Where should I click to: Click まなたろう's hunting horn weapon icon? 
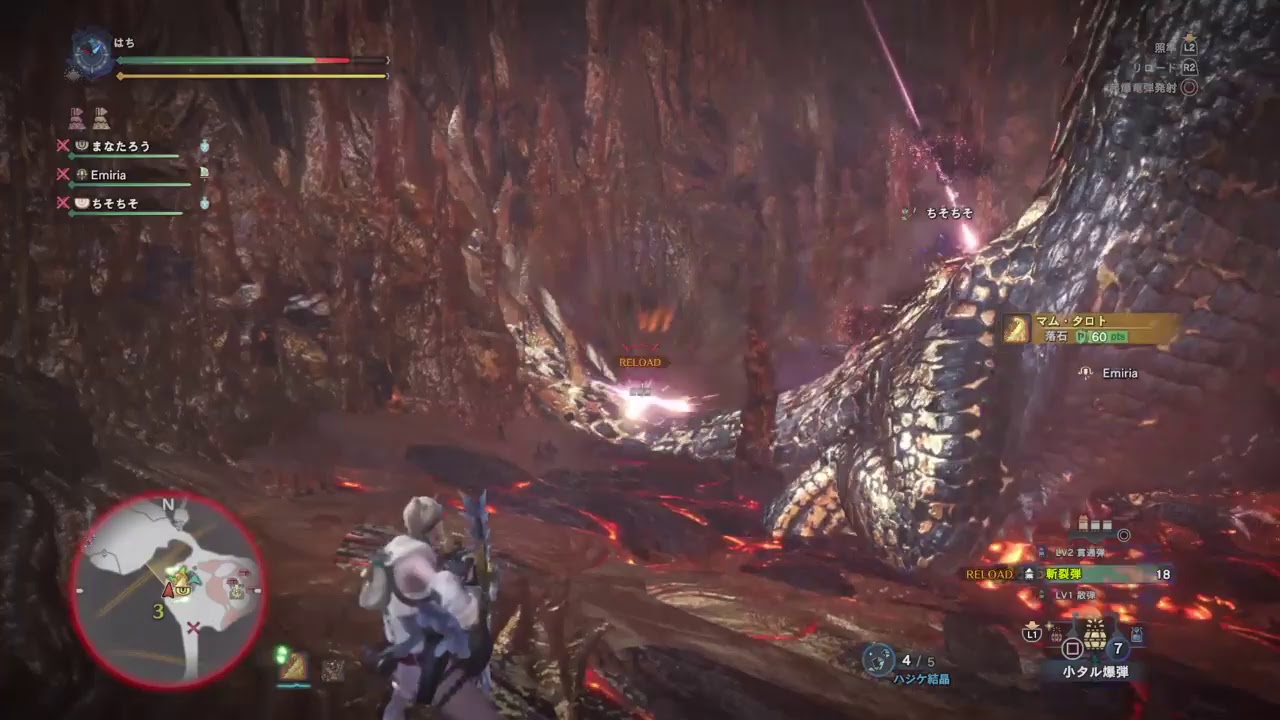click(82, 146)
